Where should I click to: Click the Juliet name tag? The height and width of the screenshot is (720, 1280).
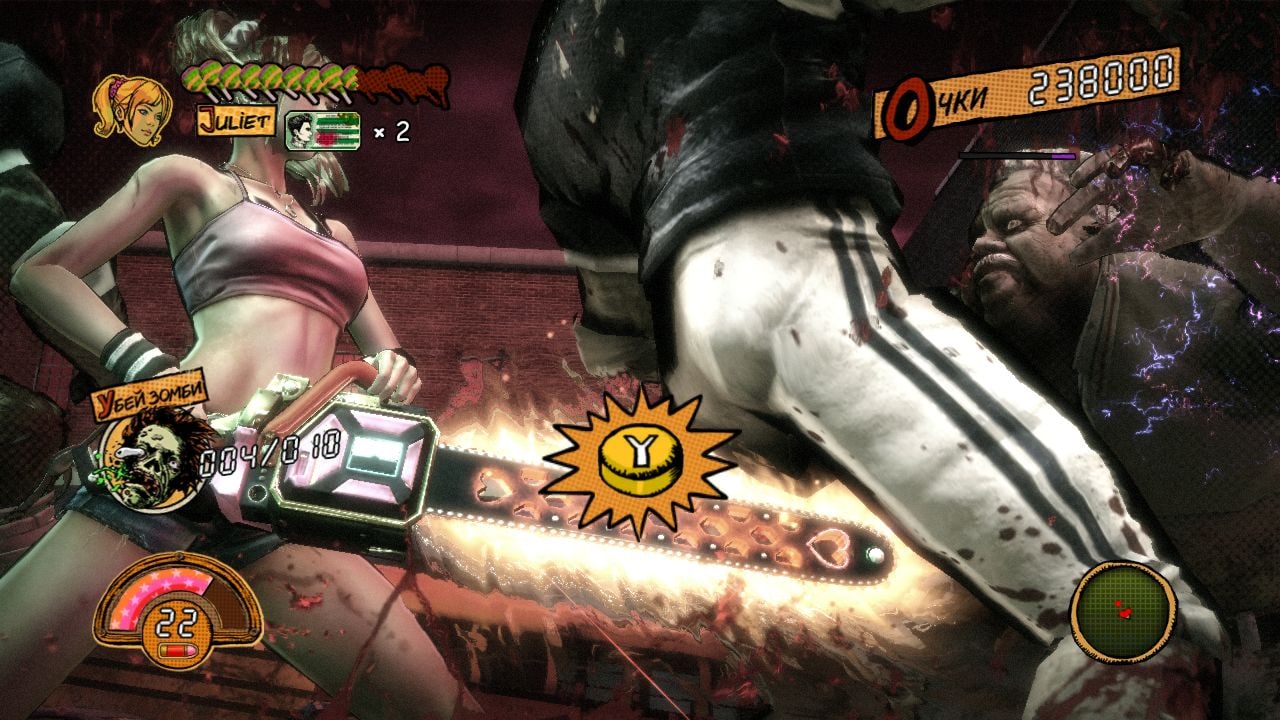pos(235,121)
